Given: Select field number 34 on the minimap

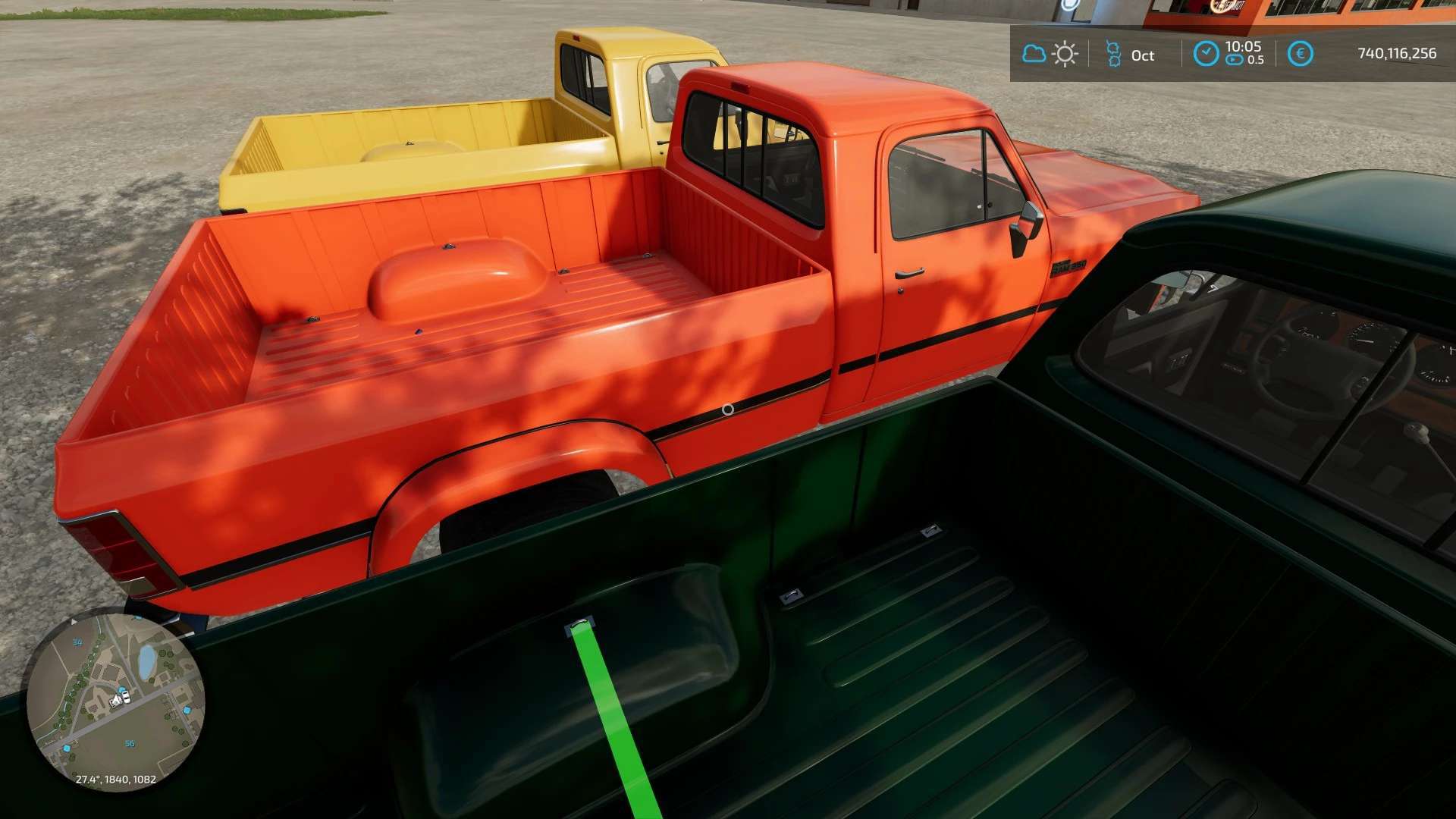Looking at the screenshot, I should (78, 642).
